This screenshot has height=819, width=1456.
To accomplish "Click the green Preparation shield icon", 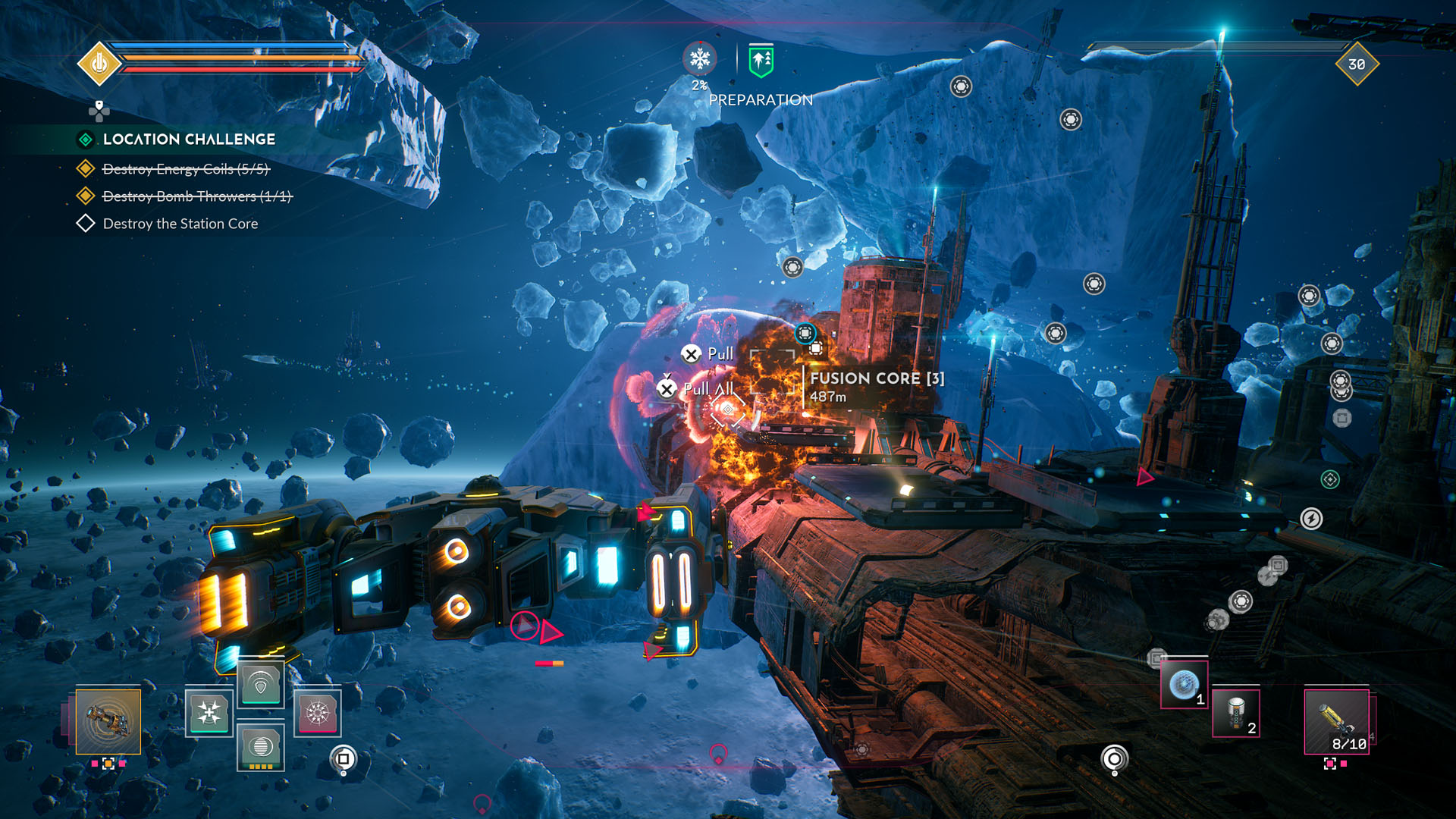I will pyautogui.click(x=761, y=61).
